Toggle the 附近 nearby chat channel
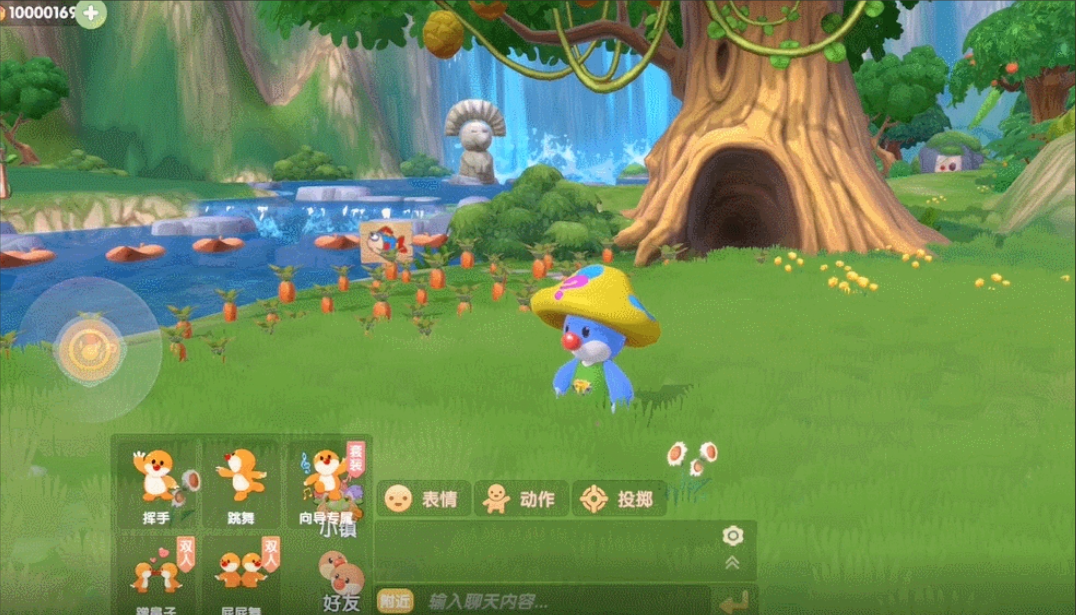 click(393, 601)
